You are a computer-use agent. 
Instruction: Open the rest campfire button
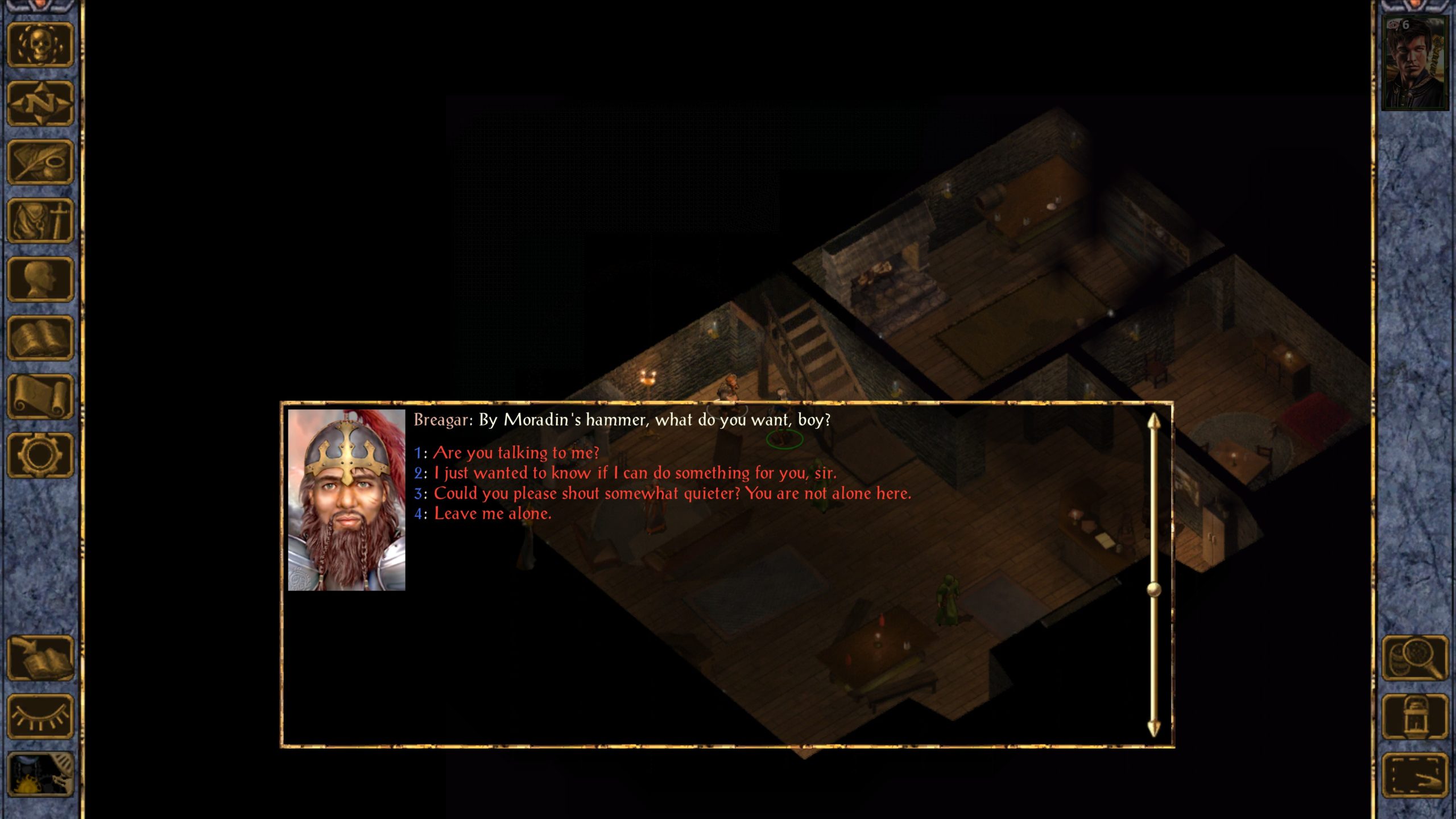click(x=40, y=775)
